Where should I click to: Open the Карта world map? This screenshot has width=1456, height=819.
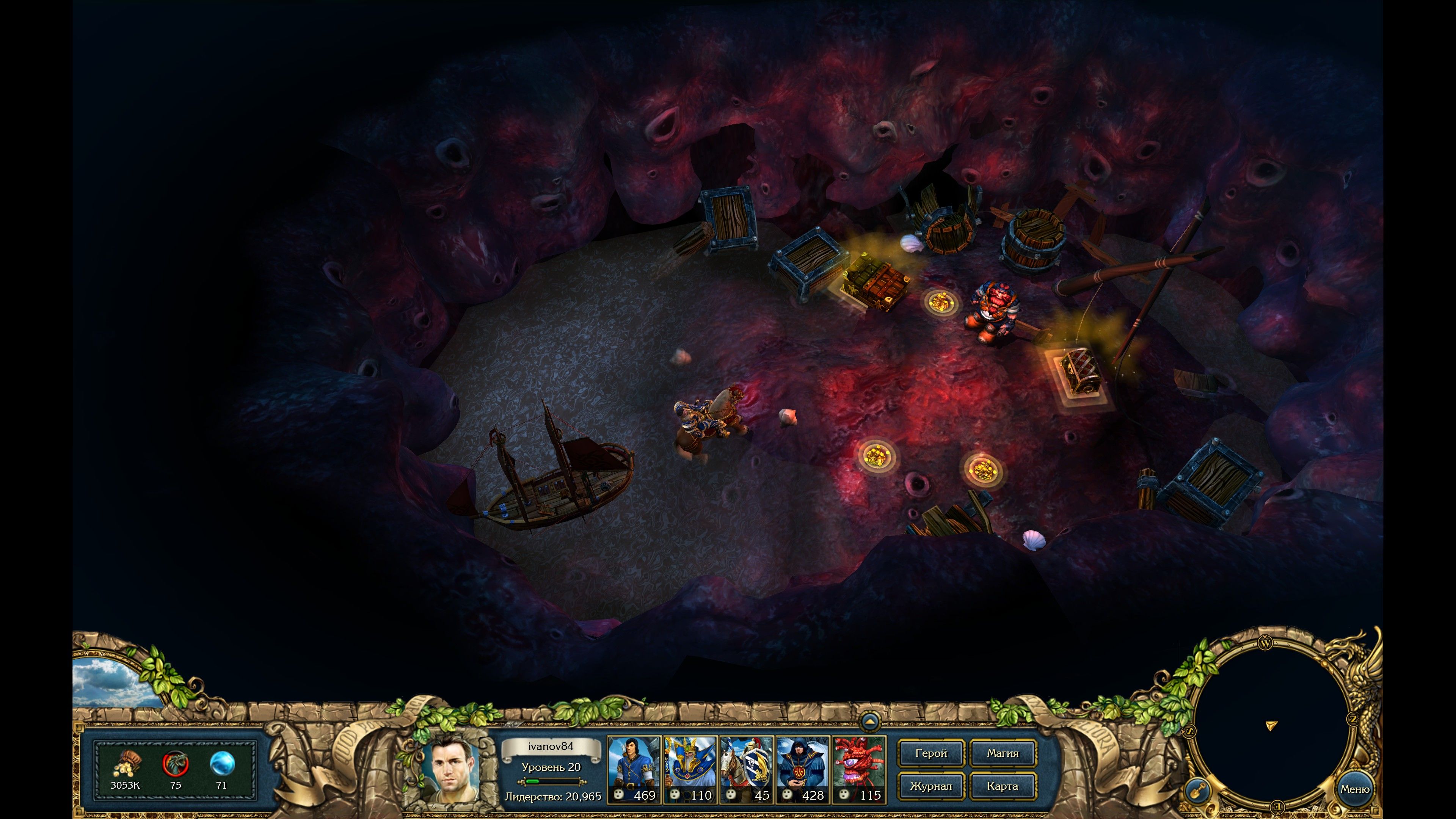1003,786
